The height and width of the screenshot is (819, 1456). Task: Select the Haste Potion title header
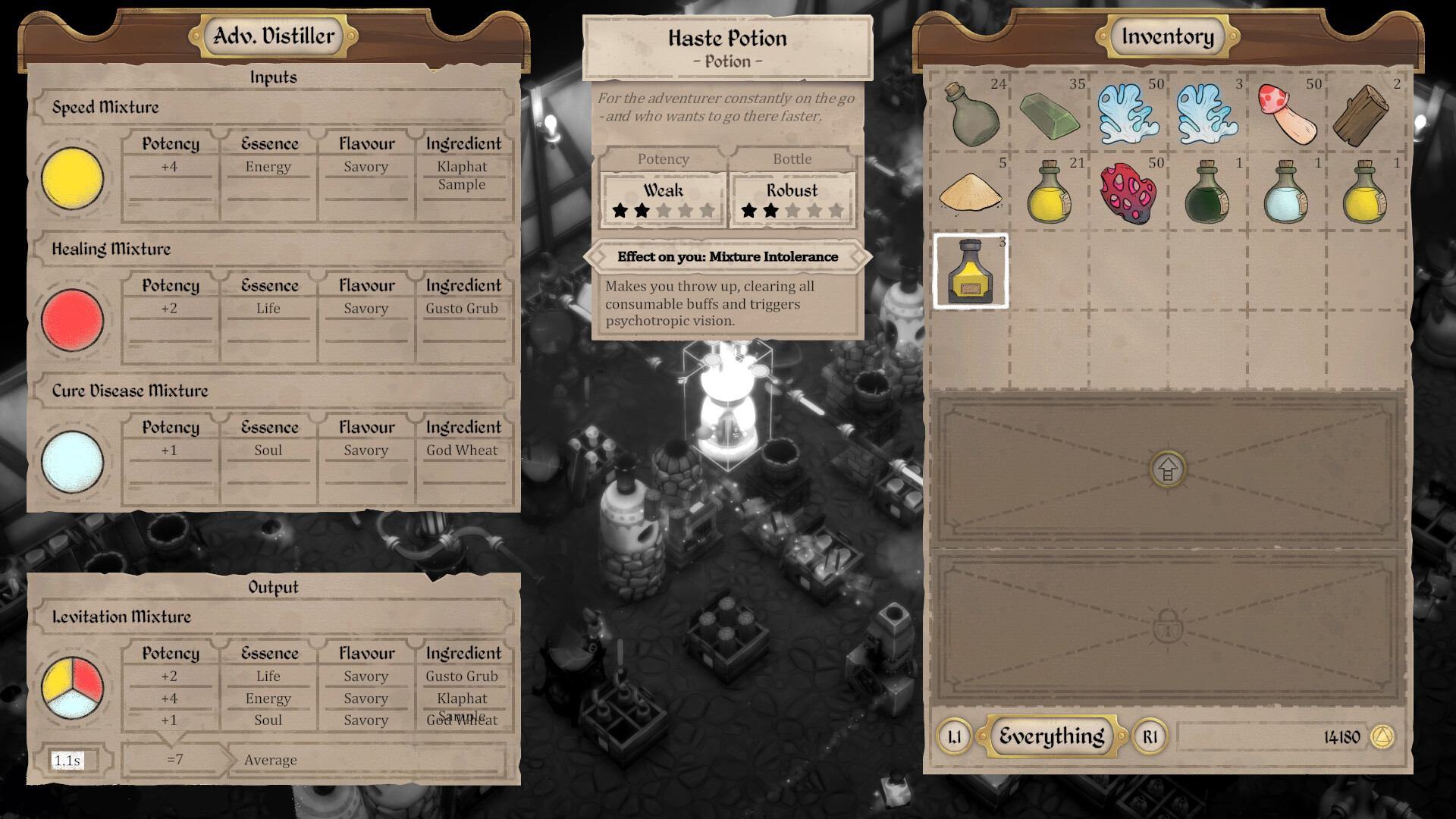point(726,38)
